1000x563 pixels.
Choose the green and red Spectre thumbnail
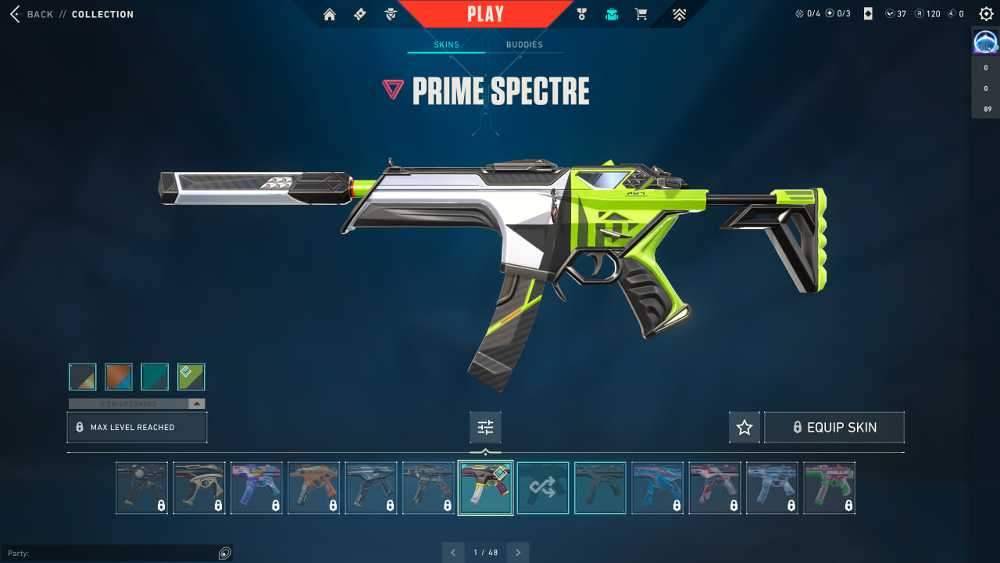829,488
